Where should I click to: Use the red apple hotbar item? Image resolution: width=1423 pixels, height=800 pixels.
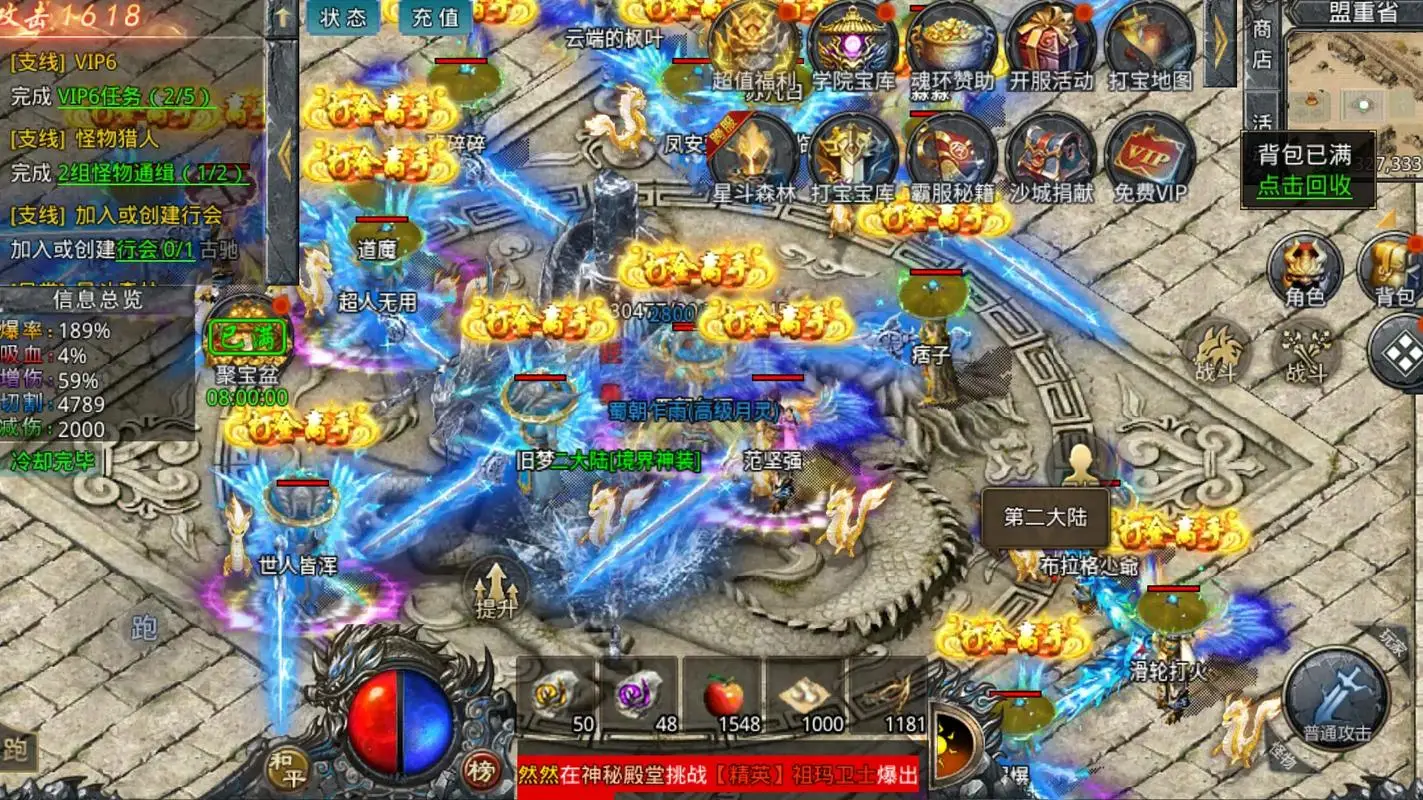tap(722, 694)
